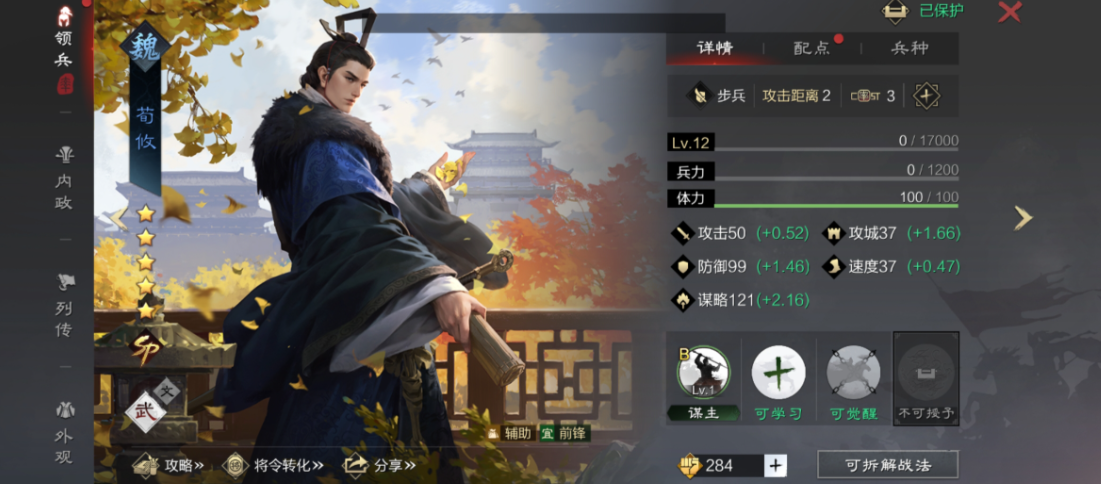1101x484 pixels.
Task: Select the 可觉醒 awakening skill slot
Action: pyautogui.click(x=853, y=379)
